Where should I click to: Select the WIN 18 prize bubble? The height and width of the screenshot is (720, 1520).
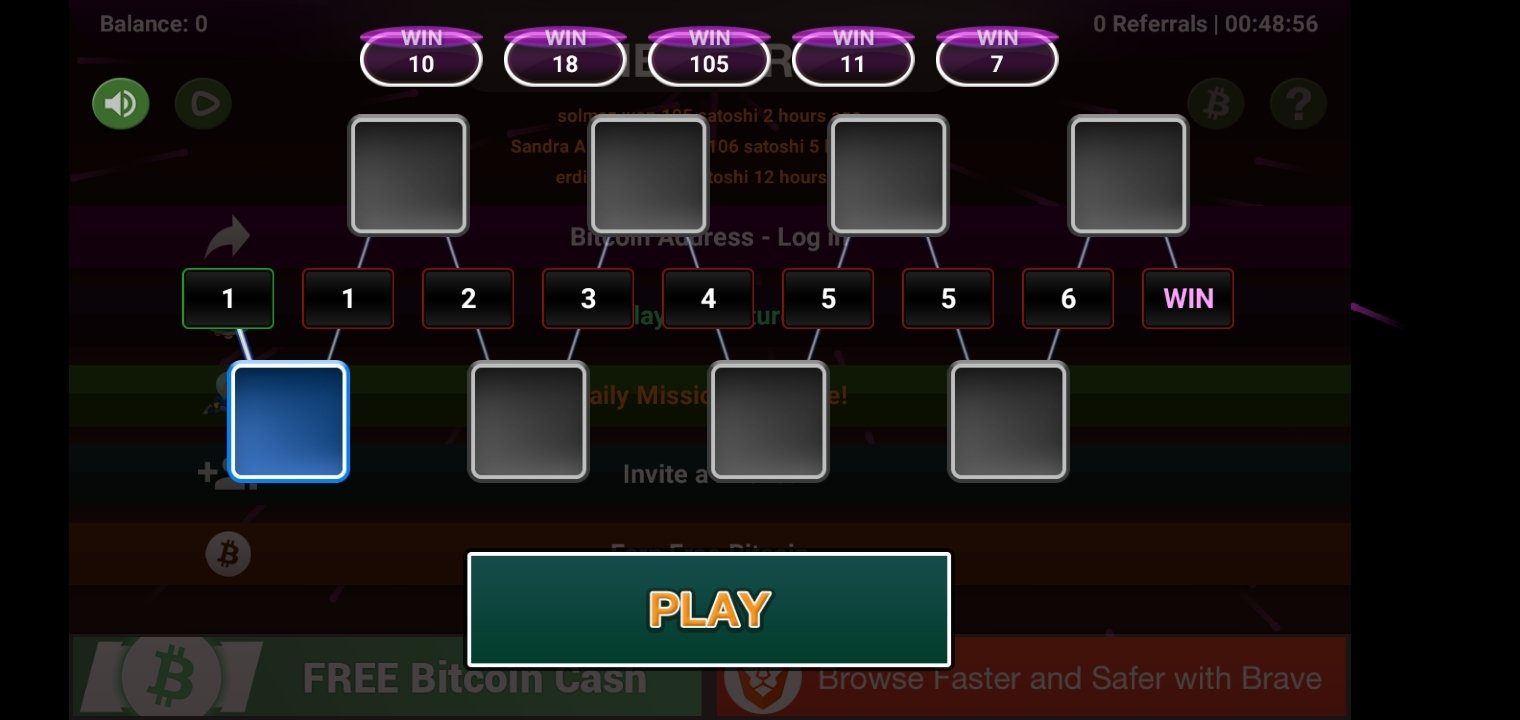pyautogui.click(x=565, y=57)
